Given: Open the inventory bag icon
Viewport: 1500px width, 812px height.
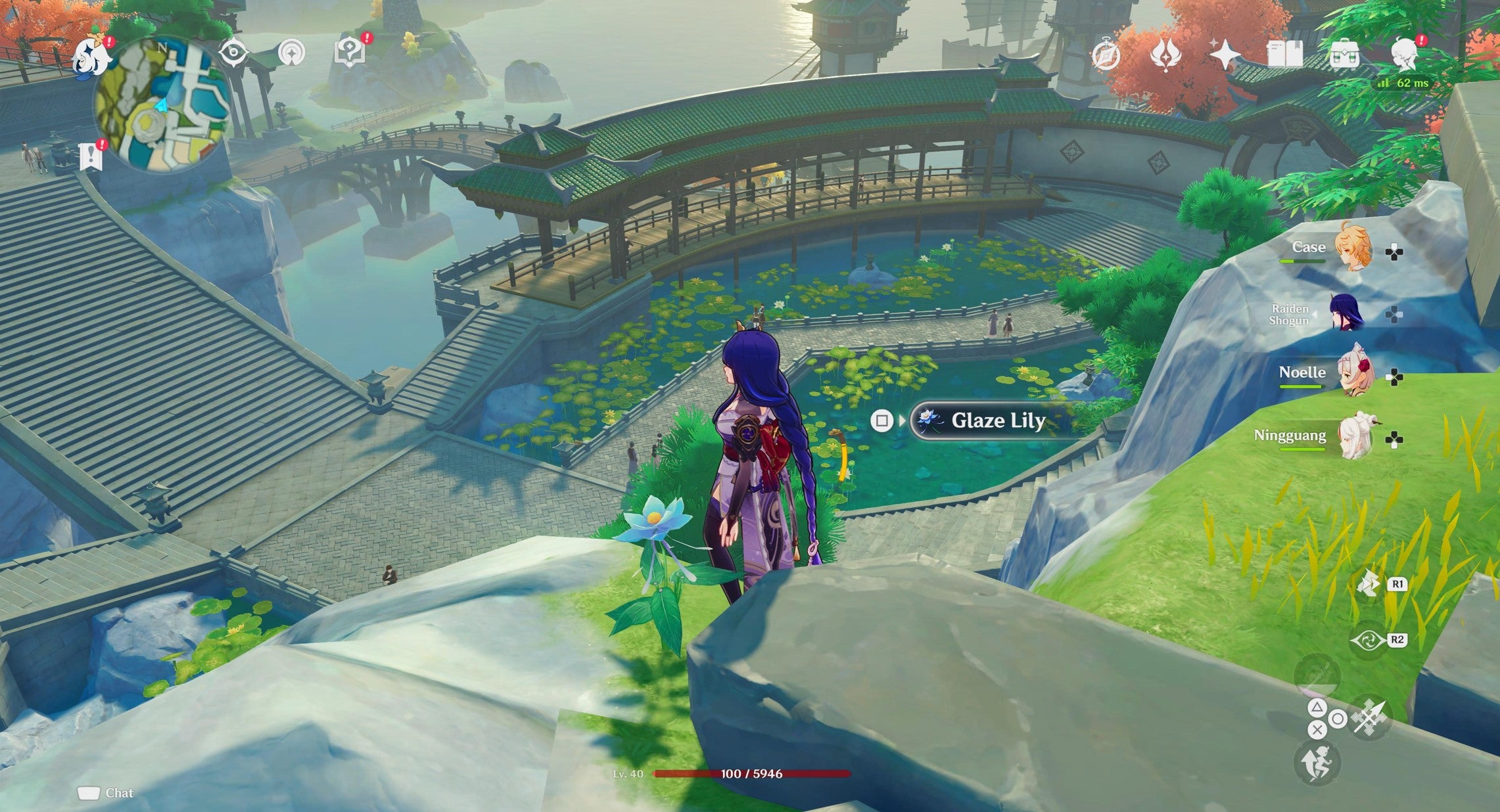Looking at the screenshot, I should pos(1345,54).
